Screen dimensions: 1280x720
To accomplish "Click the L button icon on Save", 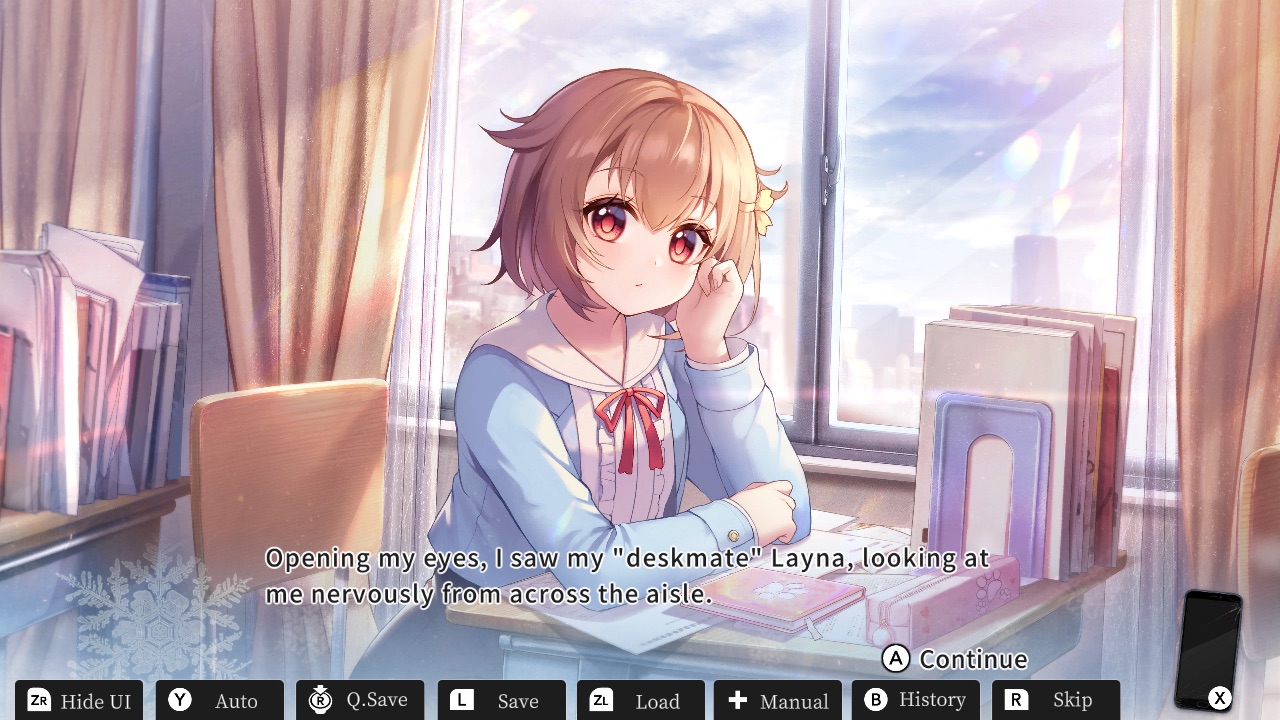I will [x=460, y=700].
